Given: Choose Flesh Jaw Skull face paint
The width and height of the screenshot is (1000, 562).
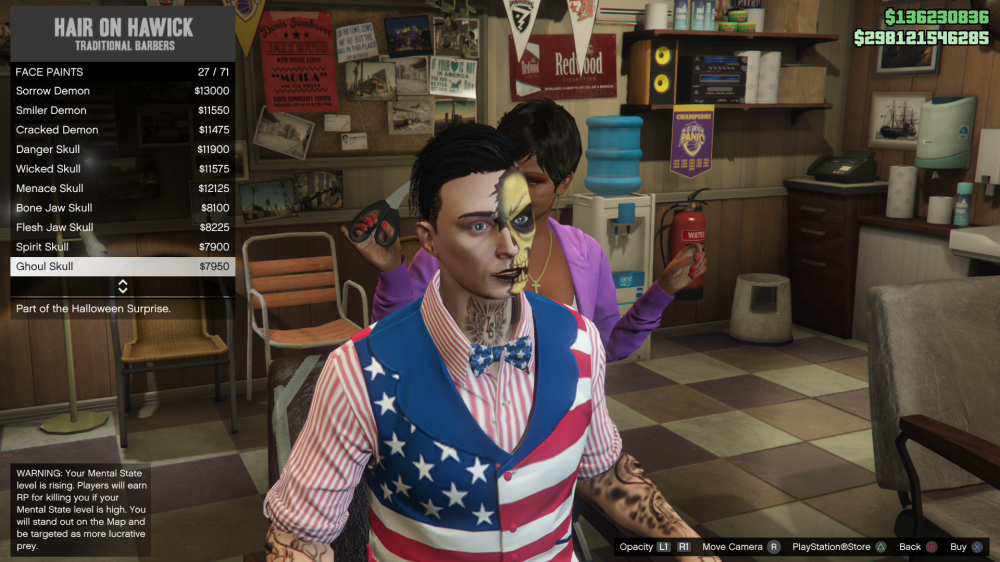Looking at the screenshot, I should 122,228.
